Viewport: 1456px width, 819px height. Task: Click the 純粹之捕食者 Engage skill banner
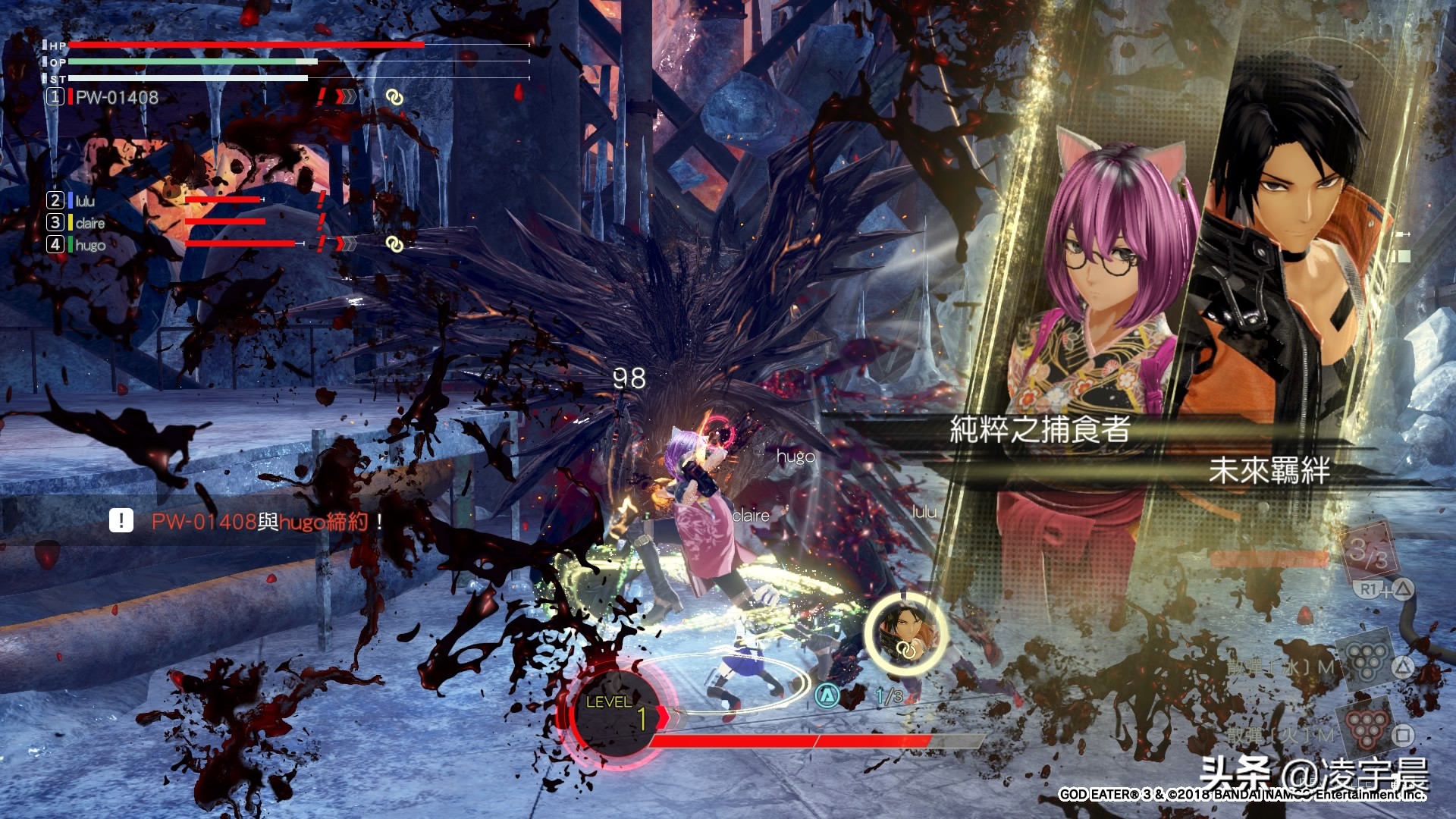click(x=1039, y=429)
